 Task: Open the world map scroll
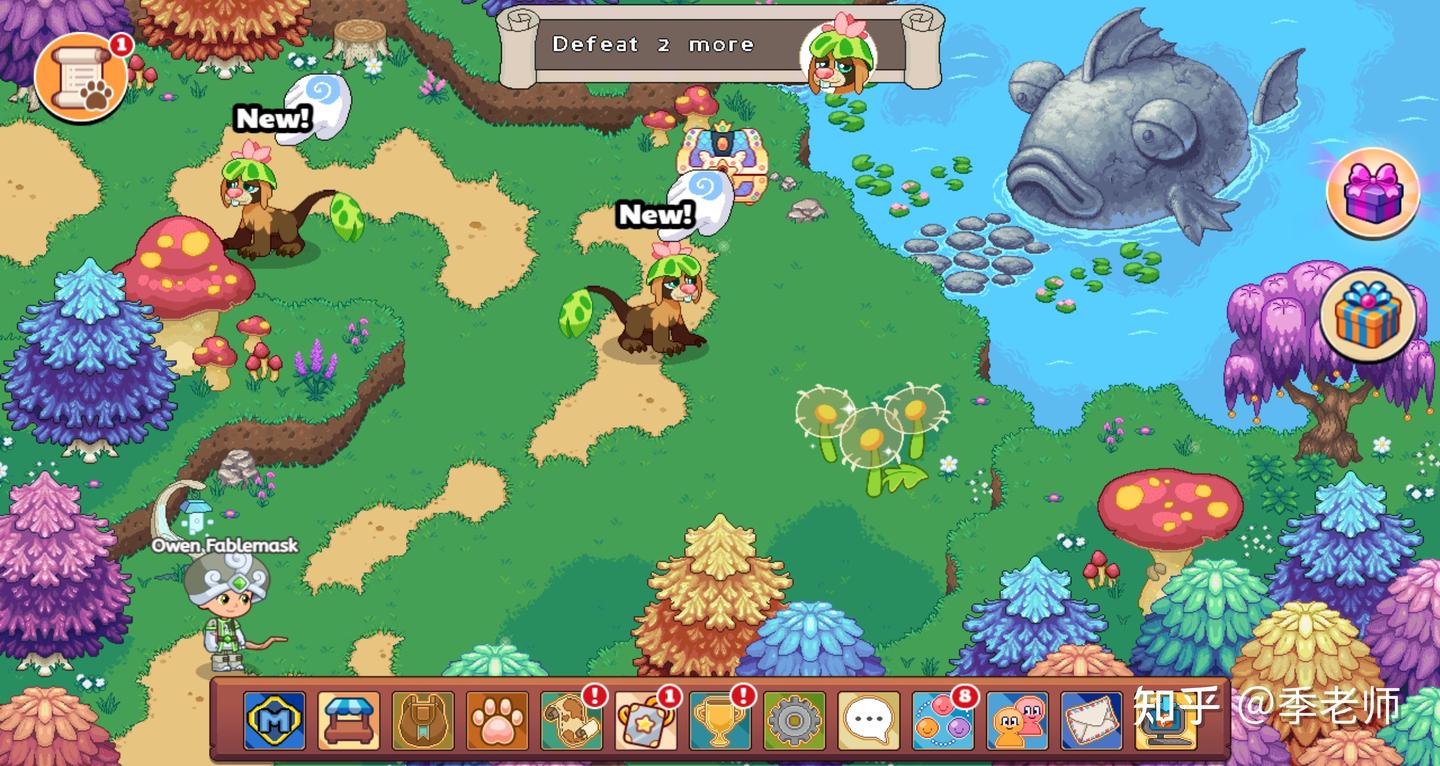point(571,720)
